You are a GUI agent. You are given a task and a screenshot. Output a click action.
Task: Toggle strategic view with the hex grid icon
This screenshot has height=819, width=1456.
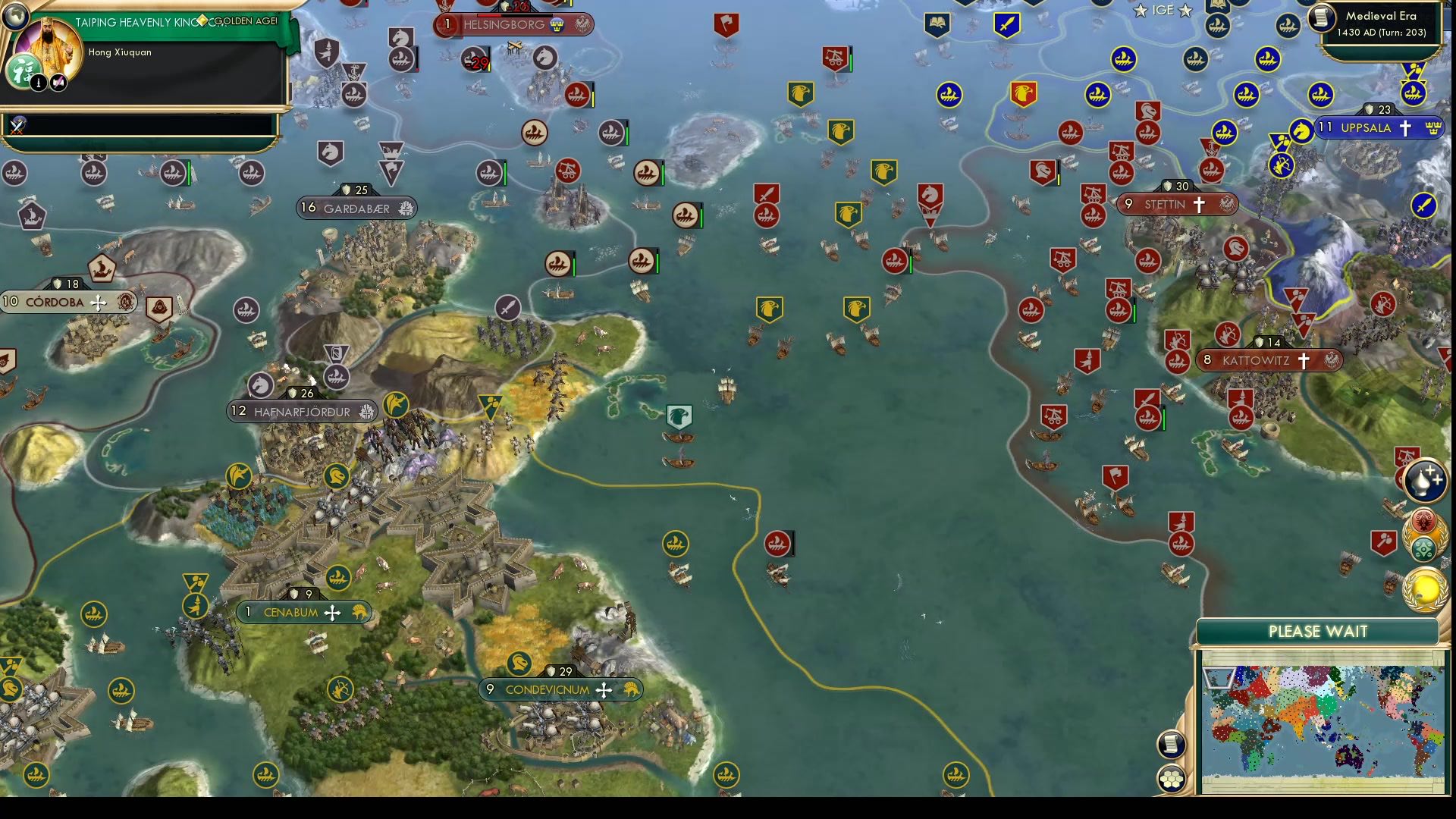coord(1172,778)
